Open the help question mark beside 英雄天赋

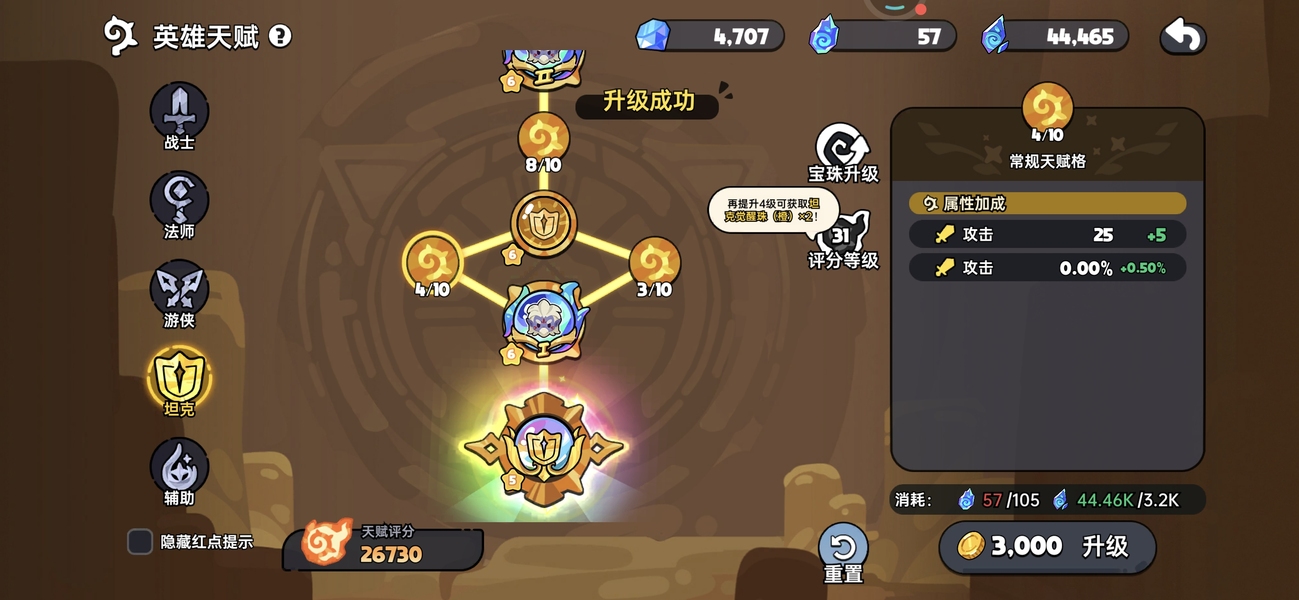click(x=281, y=37)
